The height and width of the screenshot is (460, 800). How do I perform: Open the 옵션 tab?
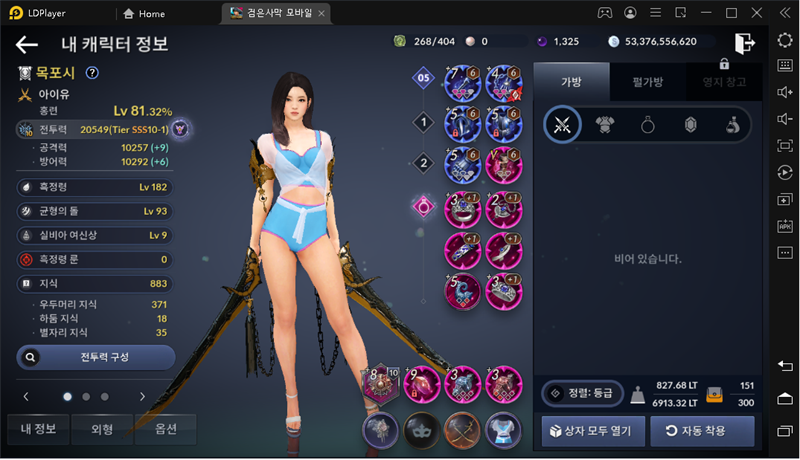coord(165,429)
